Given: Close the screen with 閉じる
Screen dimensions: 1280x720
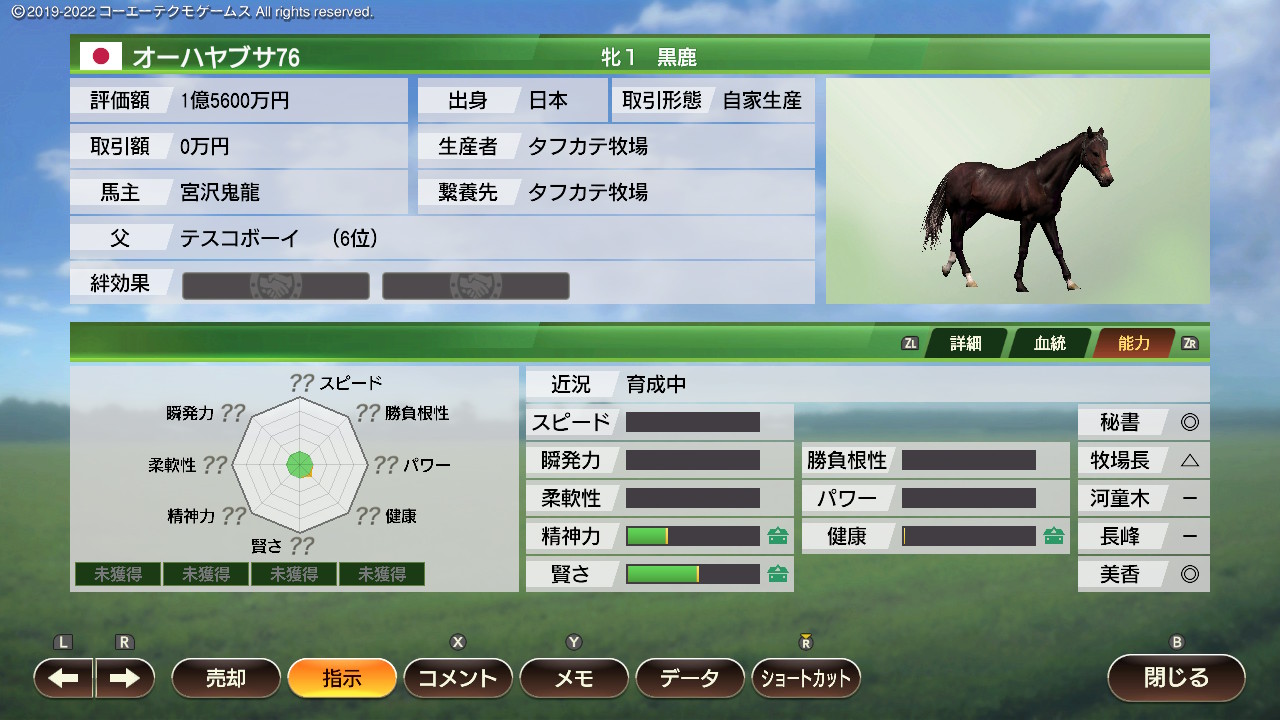Looking at the screenshot, I should point(1176,678).
